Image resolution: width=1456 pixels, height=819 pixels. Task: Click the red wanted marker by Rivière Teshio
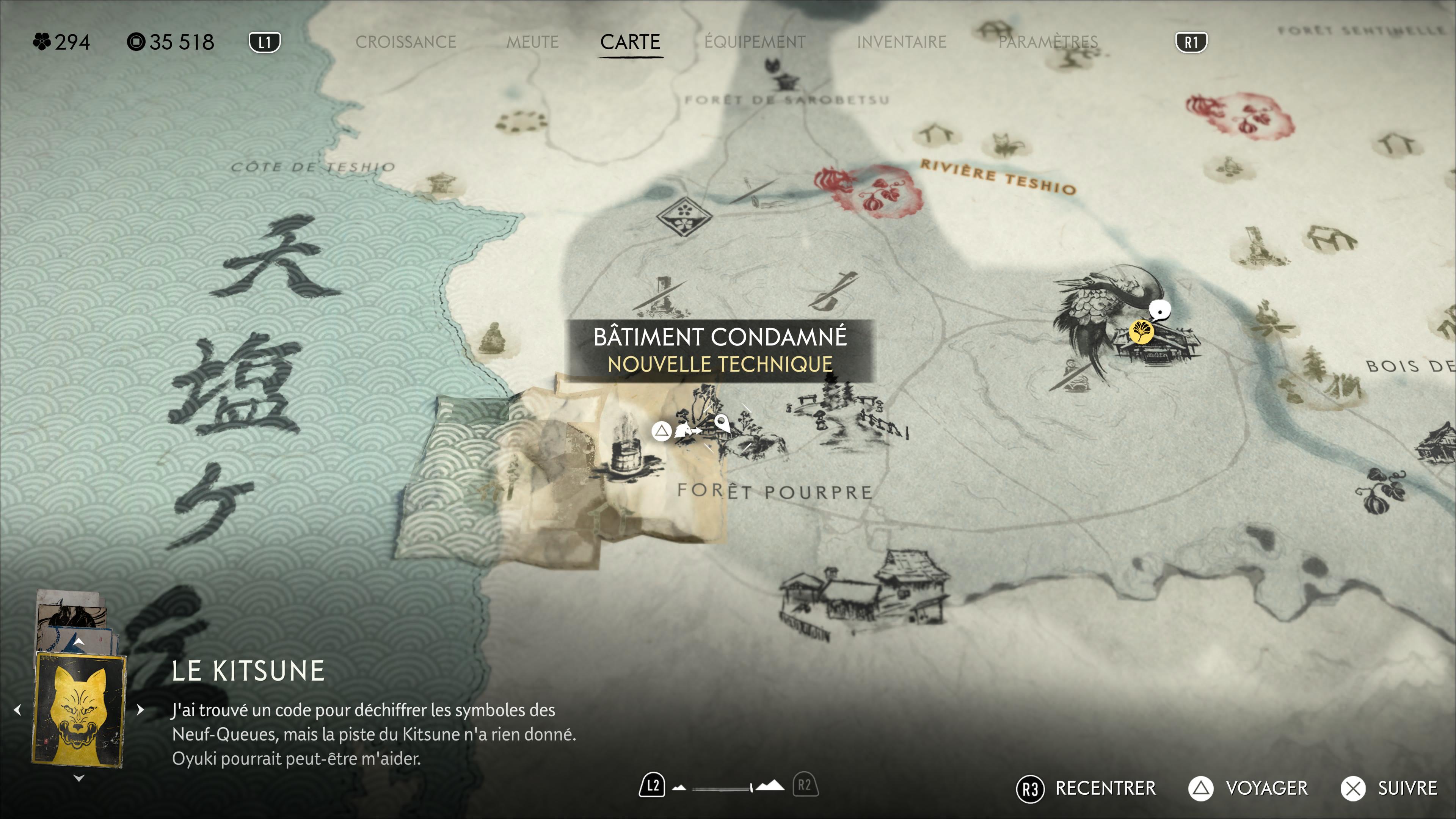[869, 190]
